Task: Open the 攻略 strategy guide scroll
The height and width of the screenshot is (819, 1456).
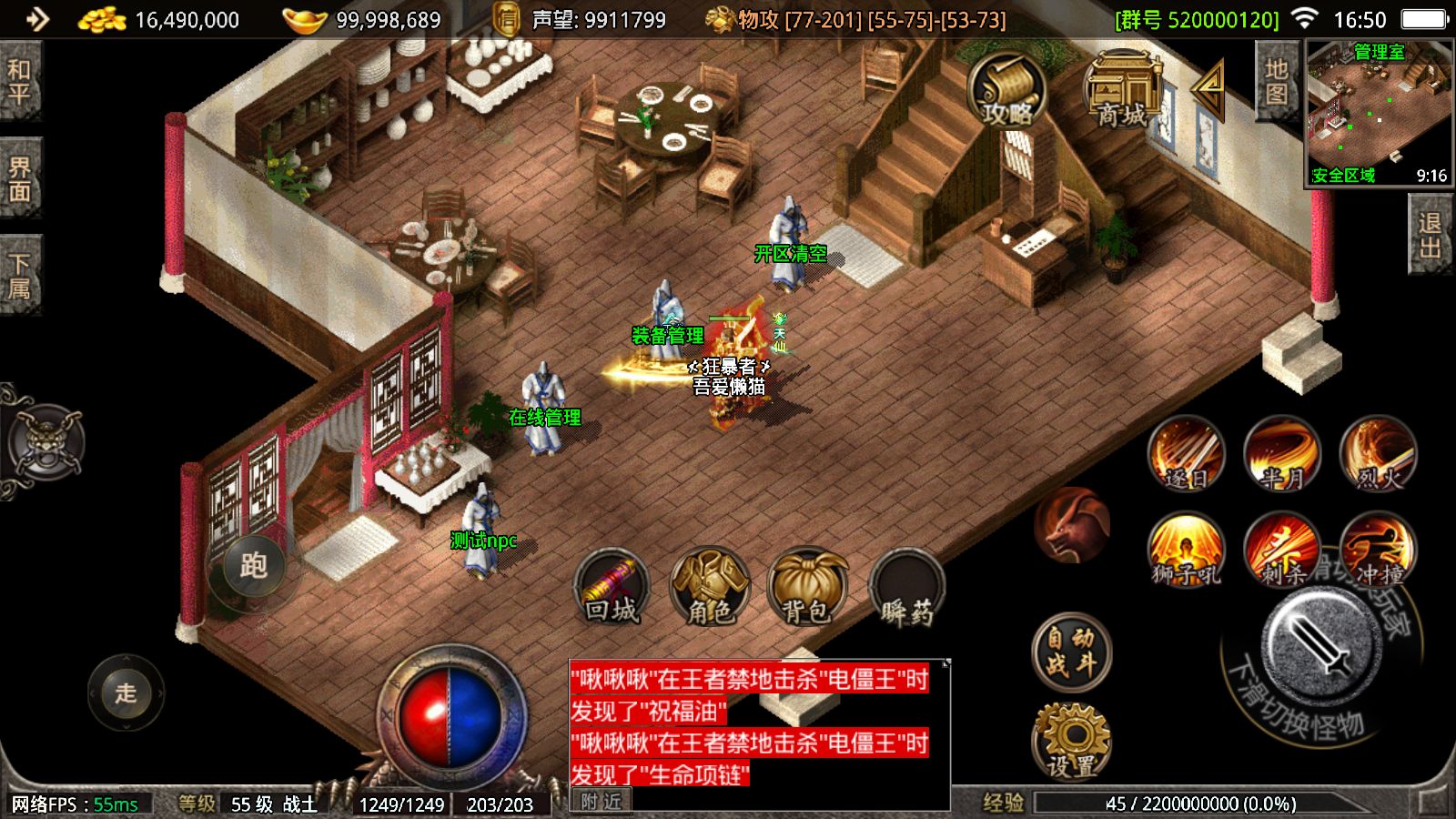Action: point(1006,91)
